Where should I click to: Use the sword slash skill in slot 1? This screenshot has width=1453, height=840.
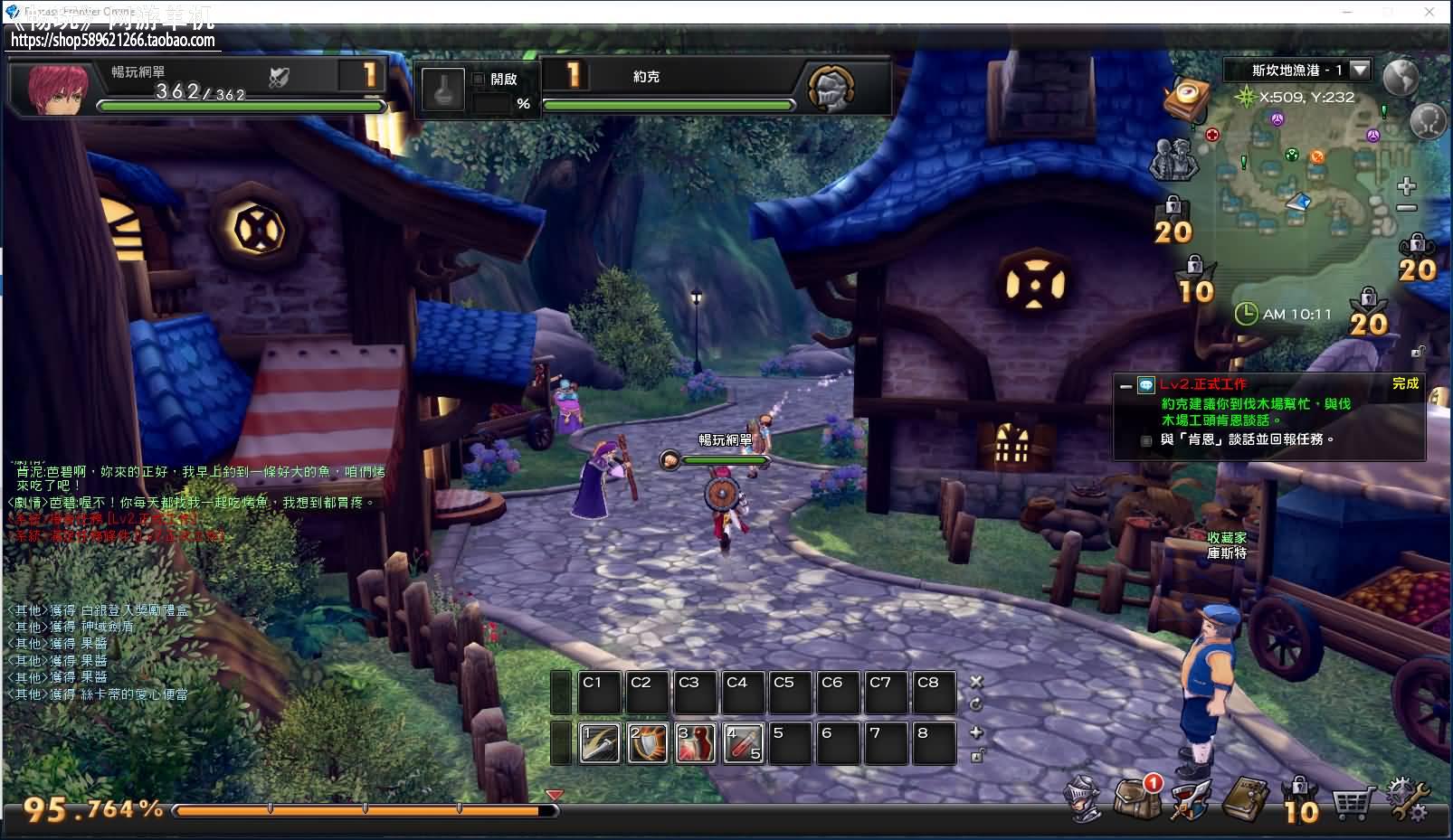click(599, 743)
